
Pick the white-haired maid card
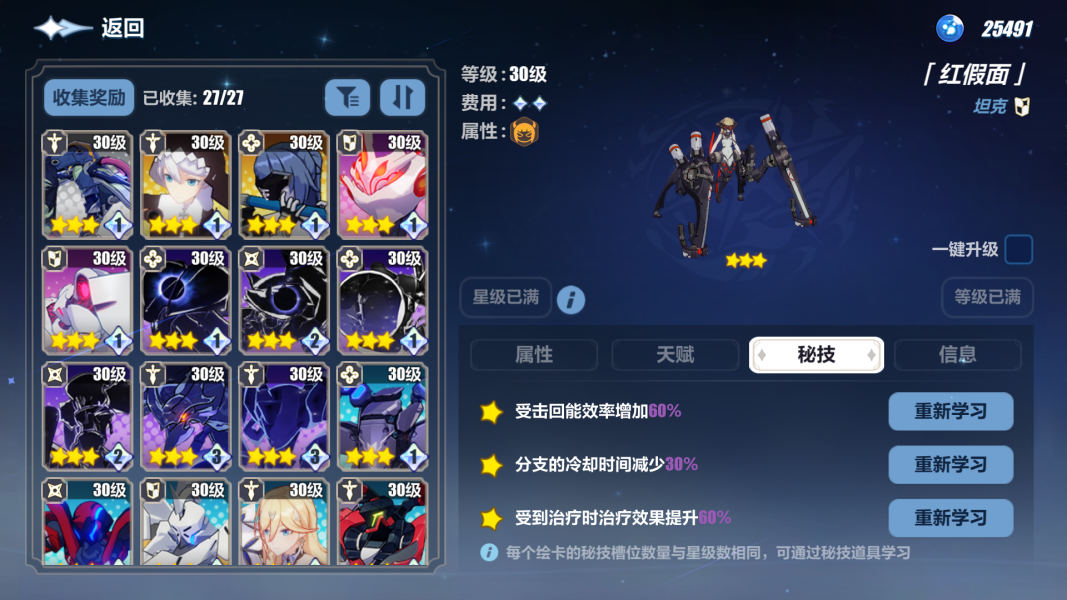(x=186, y=185)
